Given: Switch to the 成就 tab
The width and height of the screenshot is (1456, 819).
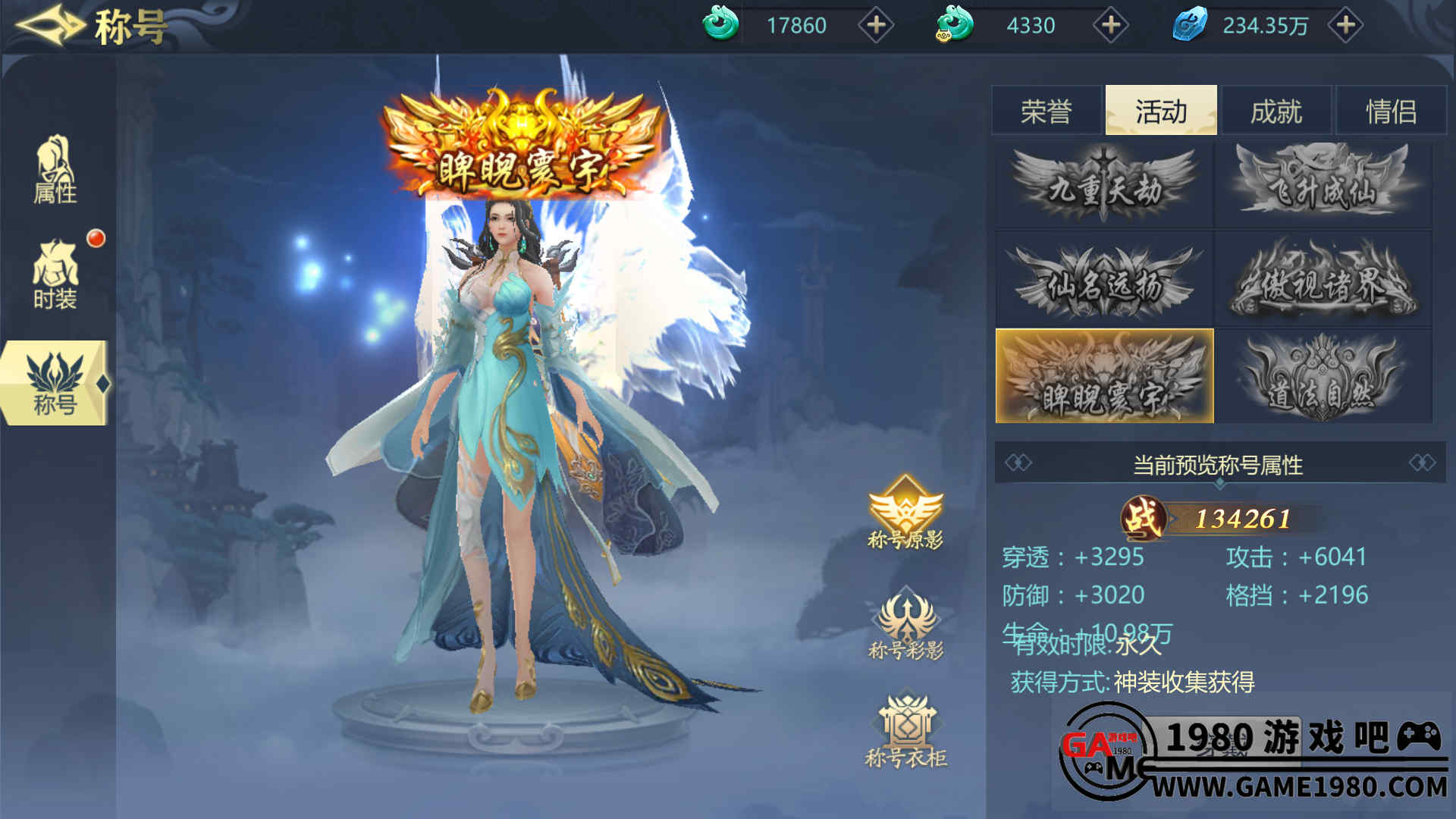Looking at the screenshot, I should [x=1276, y=111].
